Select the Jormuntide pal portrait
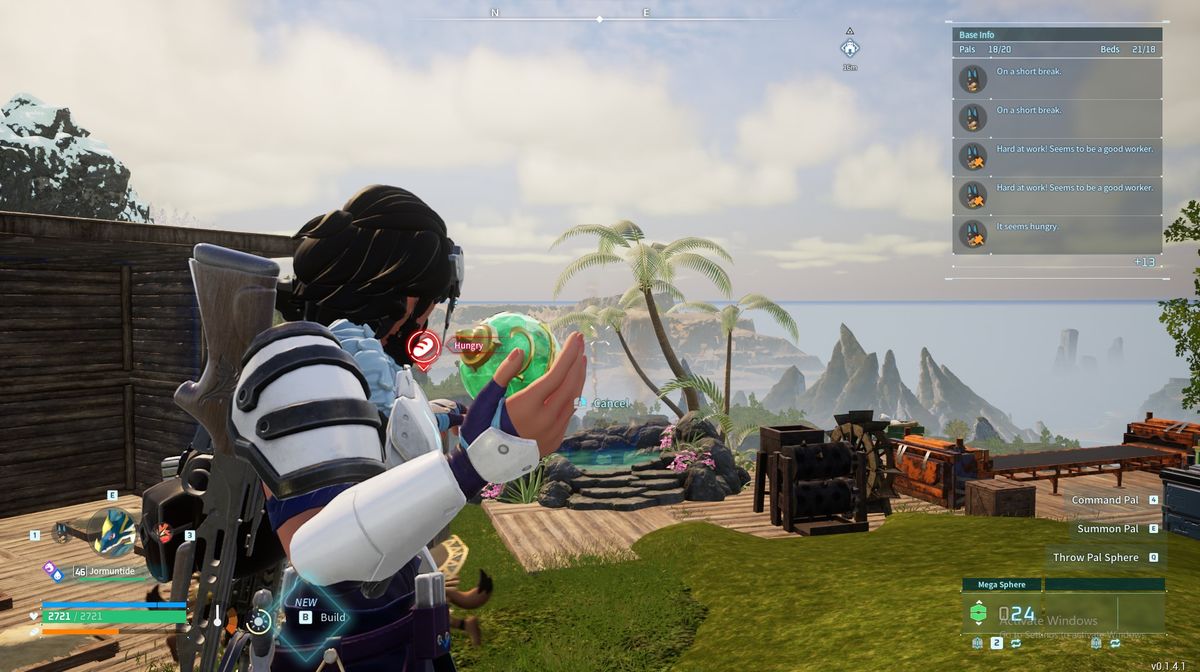 112,533
